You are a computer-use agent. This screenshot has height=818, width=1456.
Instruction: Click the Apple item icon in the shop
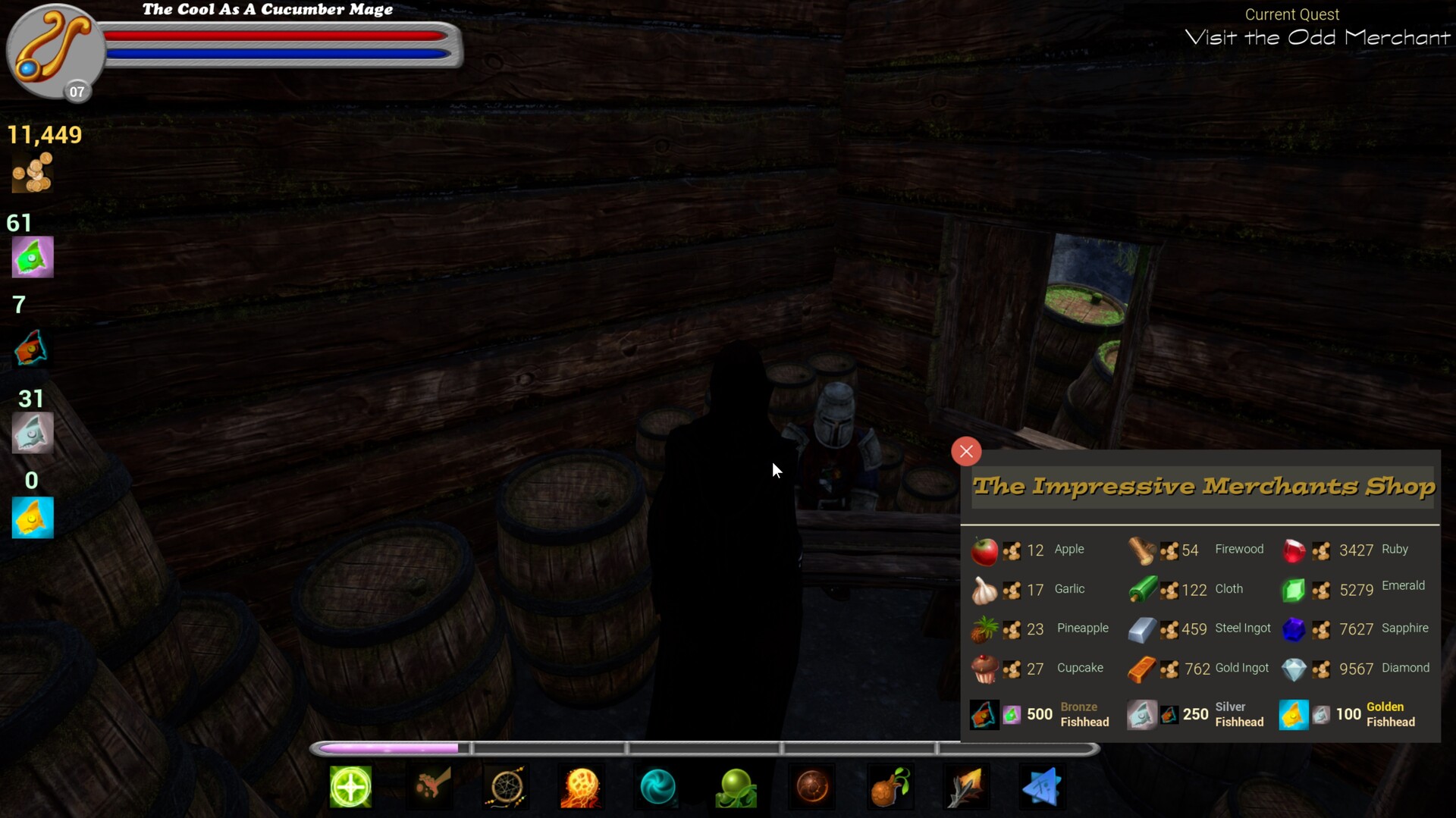pyautogui.click(x=984, y=550)
